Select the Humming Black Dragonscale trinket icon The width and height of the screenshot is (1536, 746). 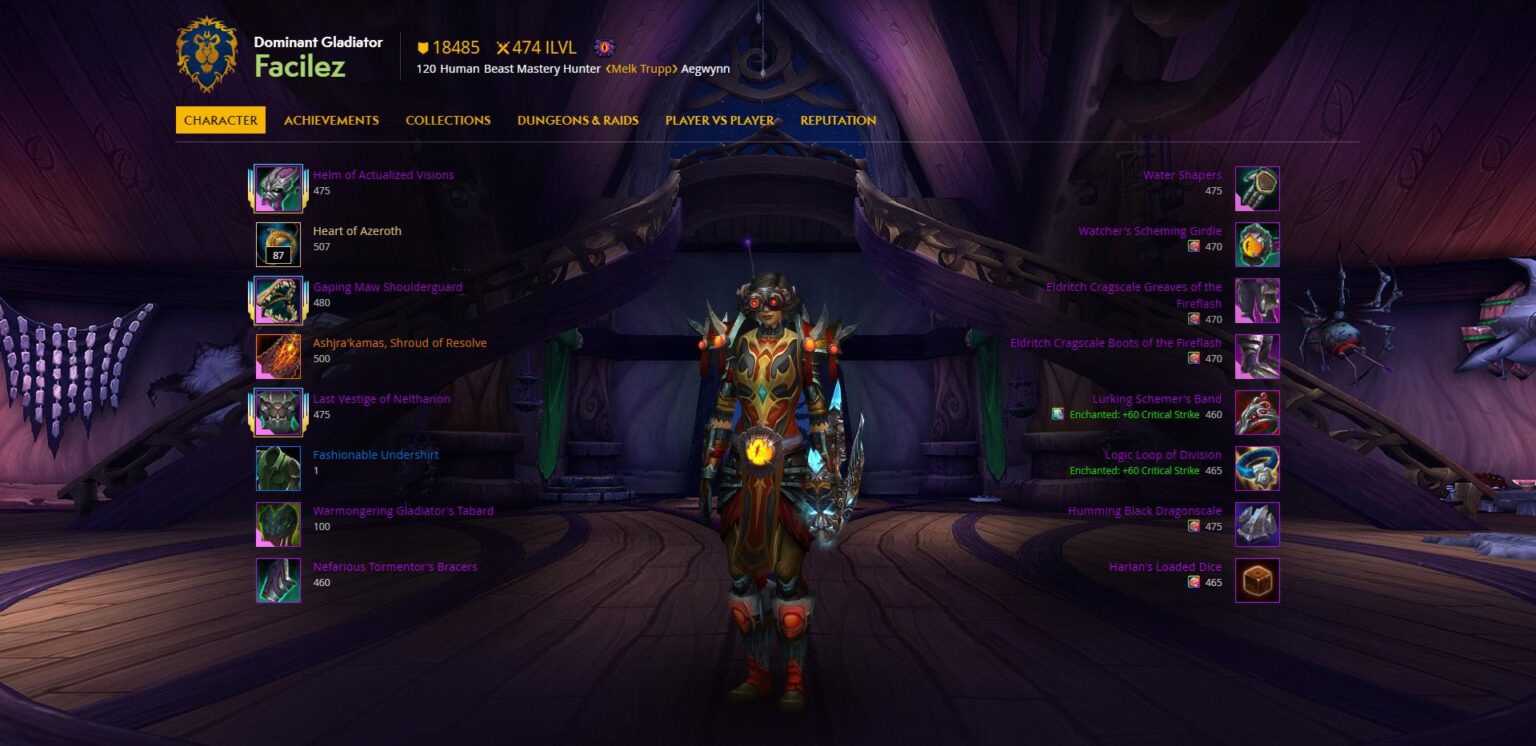point(1257,524)
